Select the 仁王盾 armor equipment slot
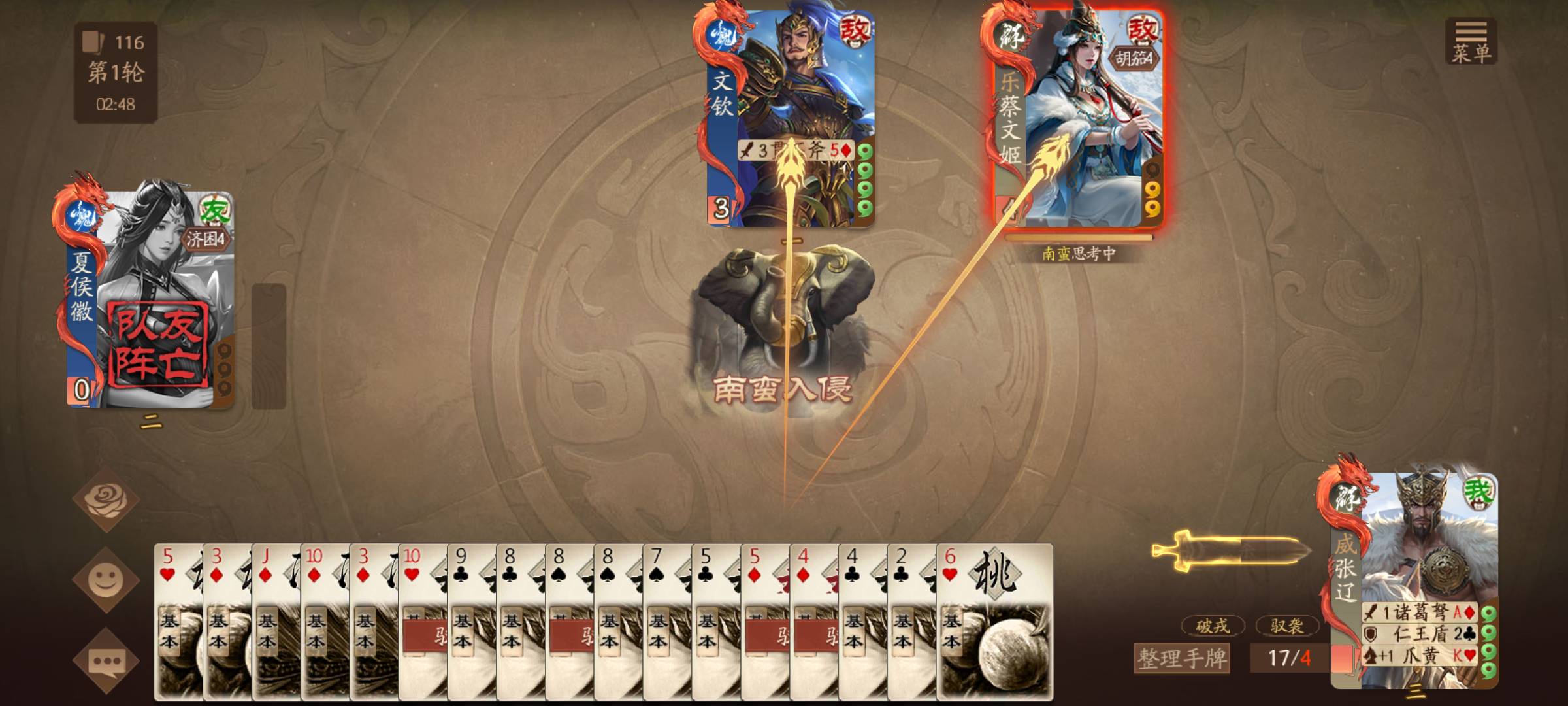Viewport: 1568px width, 706px height. tap(1418, 633)
